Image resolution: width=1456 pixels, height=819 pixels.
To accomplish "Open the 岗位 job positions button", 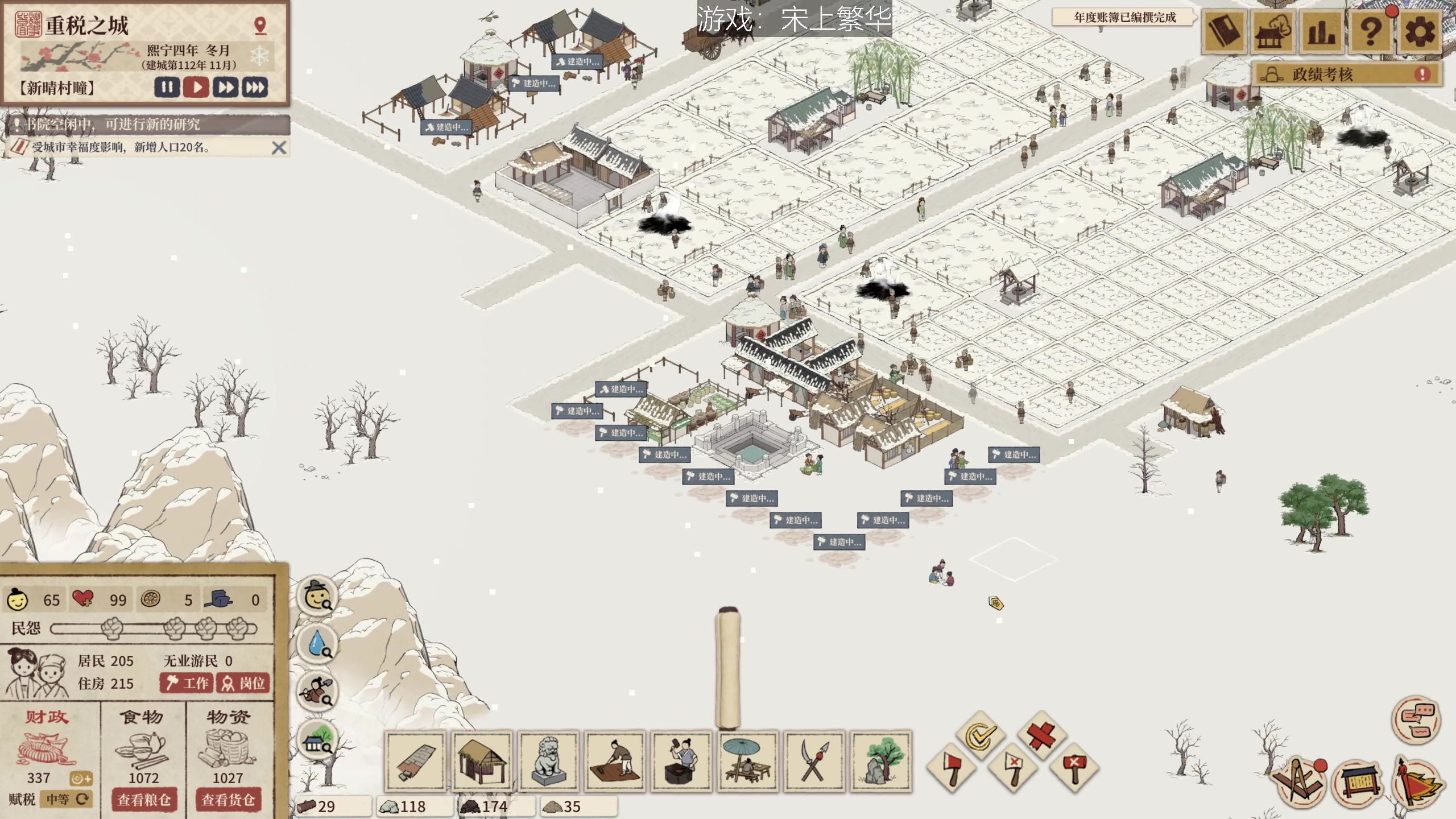I will tap(243, 683).
